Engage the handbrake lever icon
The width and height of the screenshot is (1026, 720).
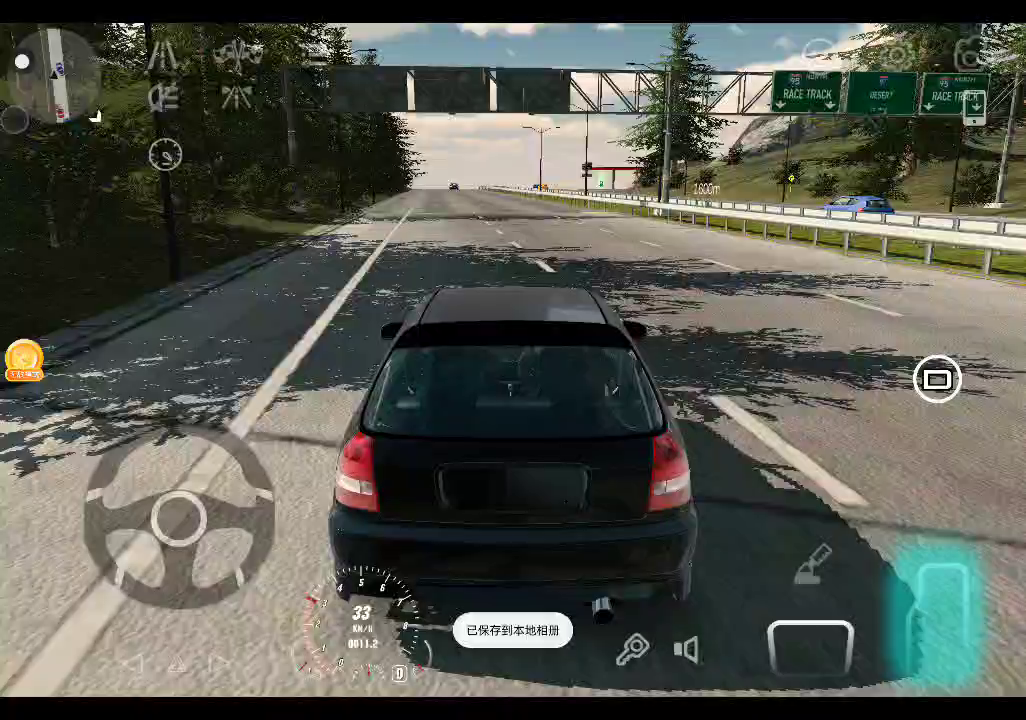[813, 564]
